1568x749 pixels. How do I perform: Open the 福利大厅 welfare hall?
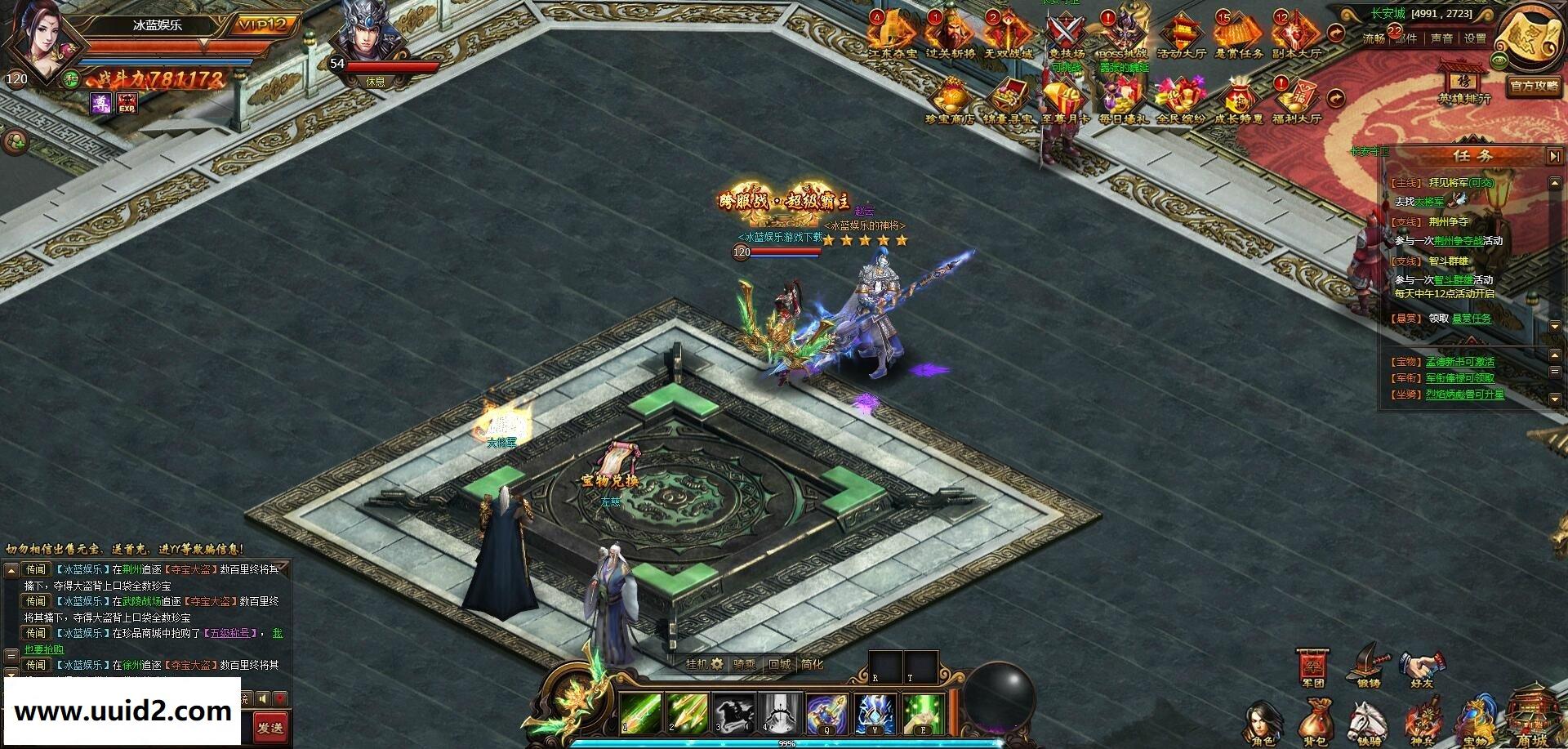pyautogui.click(x=1297, y=100)
